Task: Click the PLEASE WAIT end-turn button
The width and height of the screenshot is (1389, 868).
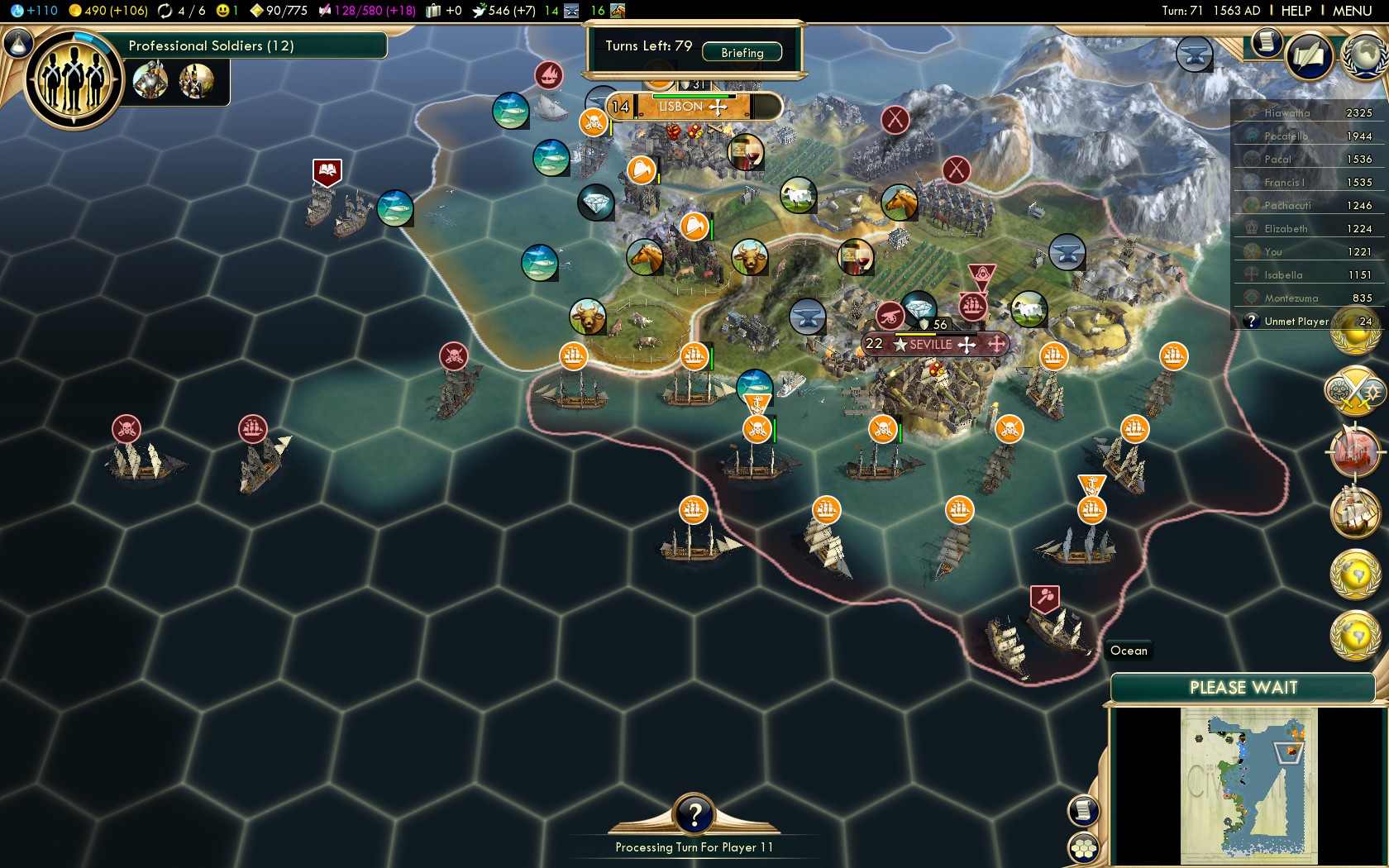Action: pyautogui.click(x=1243, y=688)
